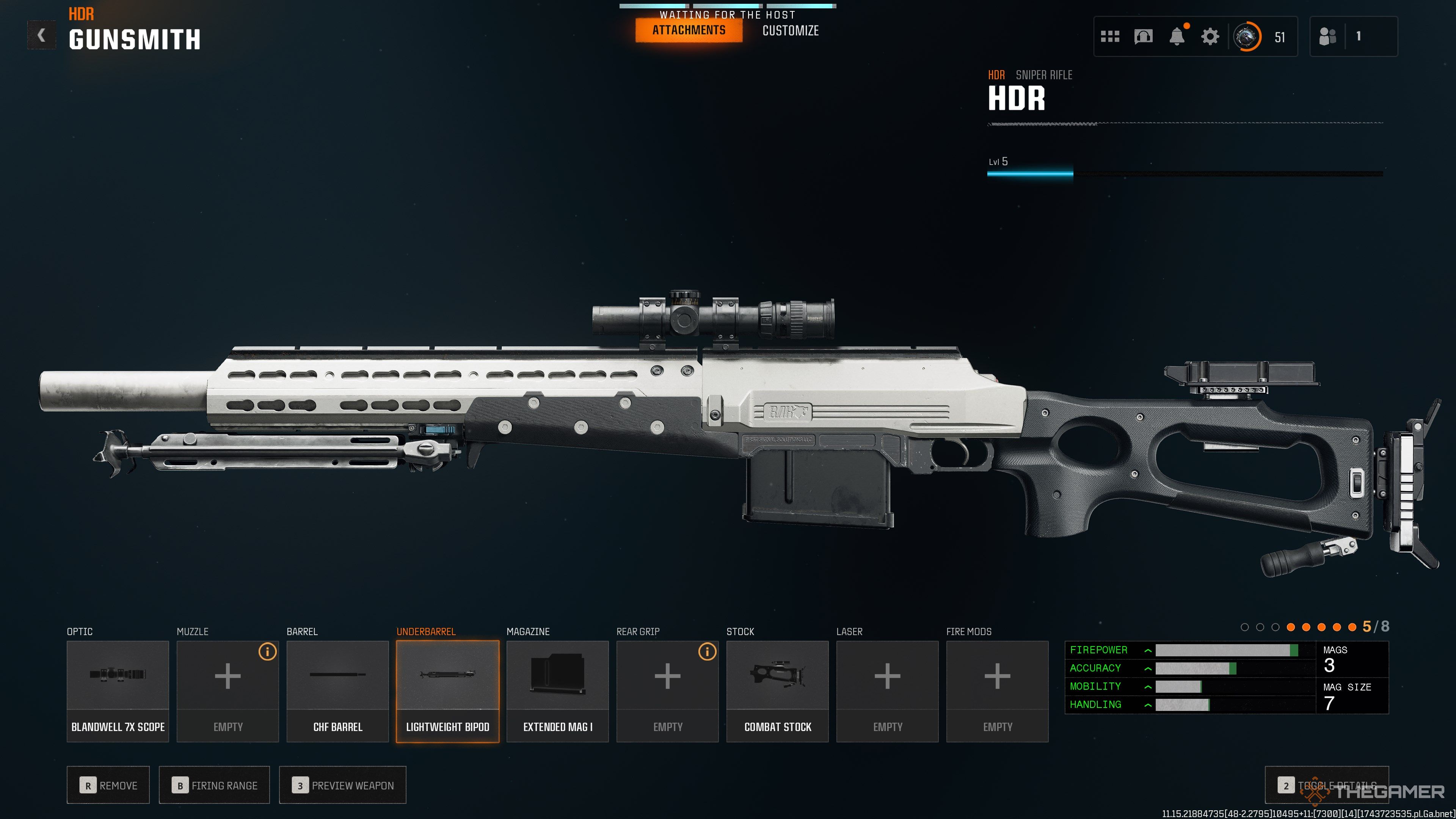Open the Extended Mag I magazine slot
The height and width of the screenshot is (819, 1456).
click(557, 691)
